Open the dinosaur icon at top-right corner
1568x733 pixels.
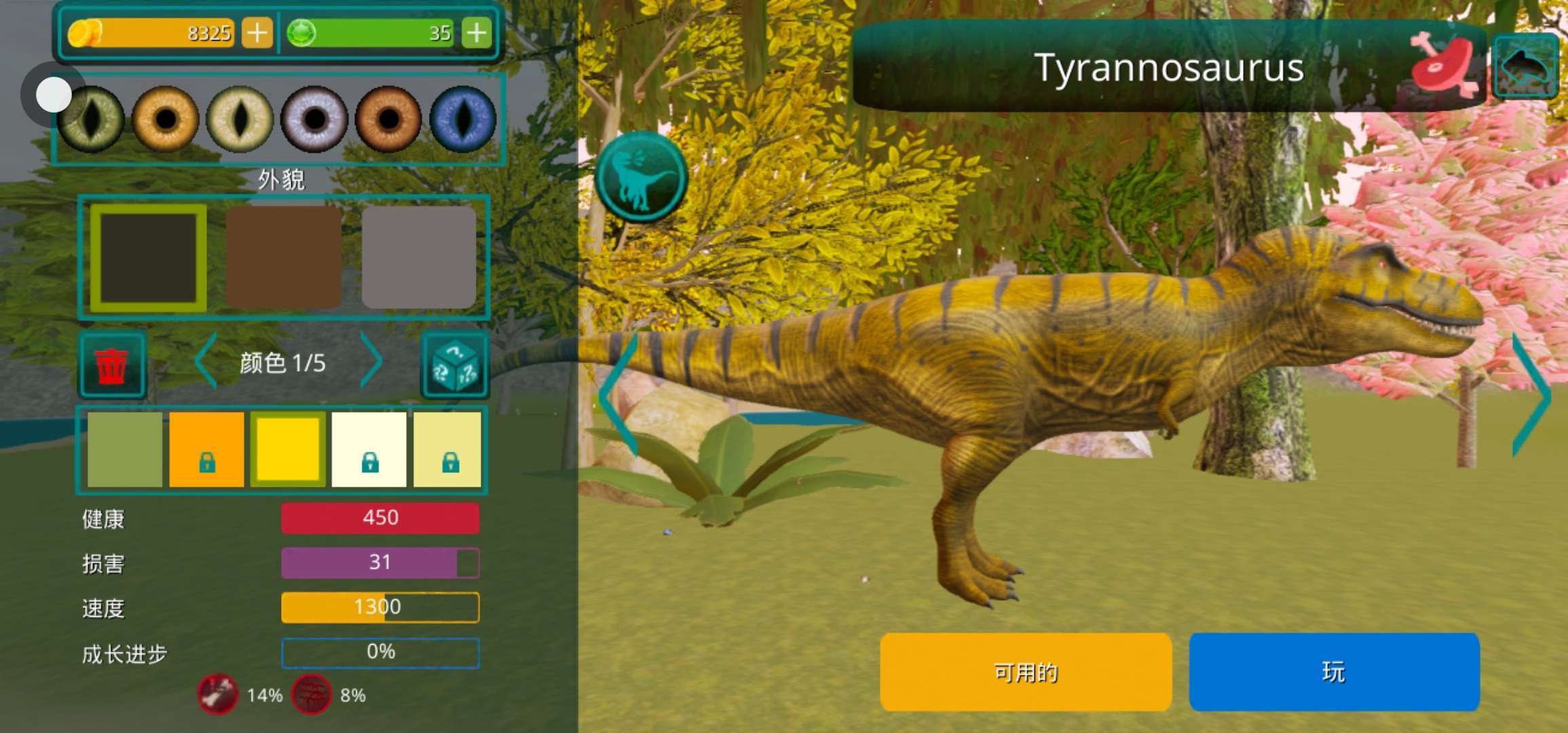click(x=1525, y=67)
